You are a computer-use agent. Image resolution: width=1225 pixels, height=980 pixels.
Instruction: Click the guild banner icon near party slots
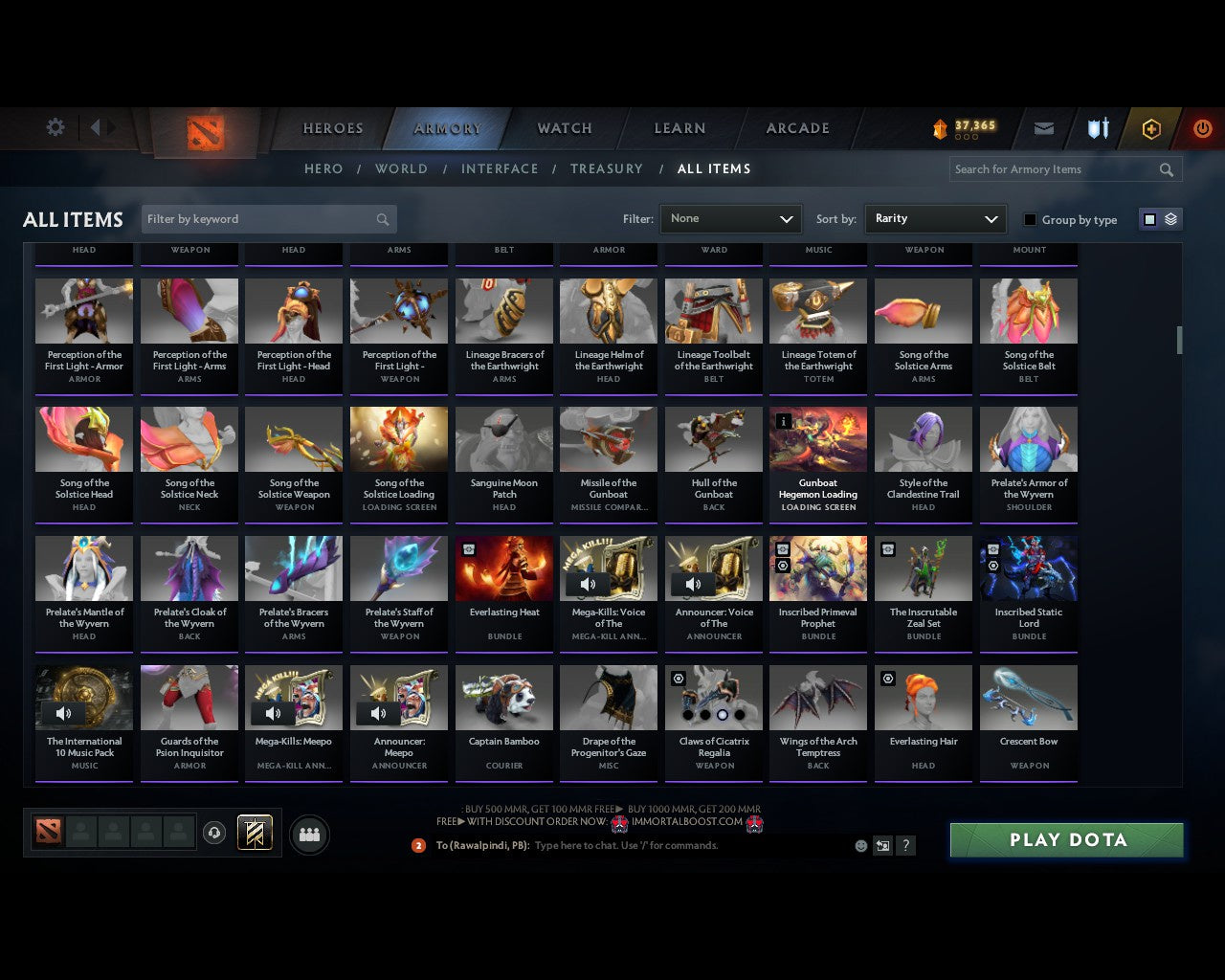[x=255, y=832]
